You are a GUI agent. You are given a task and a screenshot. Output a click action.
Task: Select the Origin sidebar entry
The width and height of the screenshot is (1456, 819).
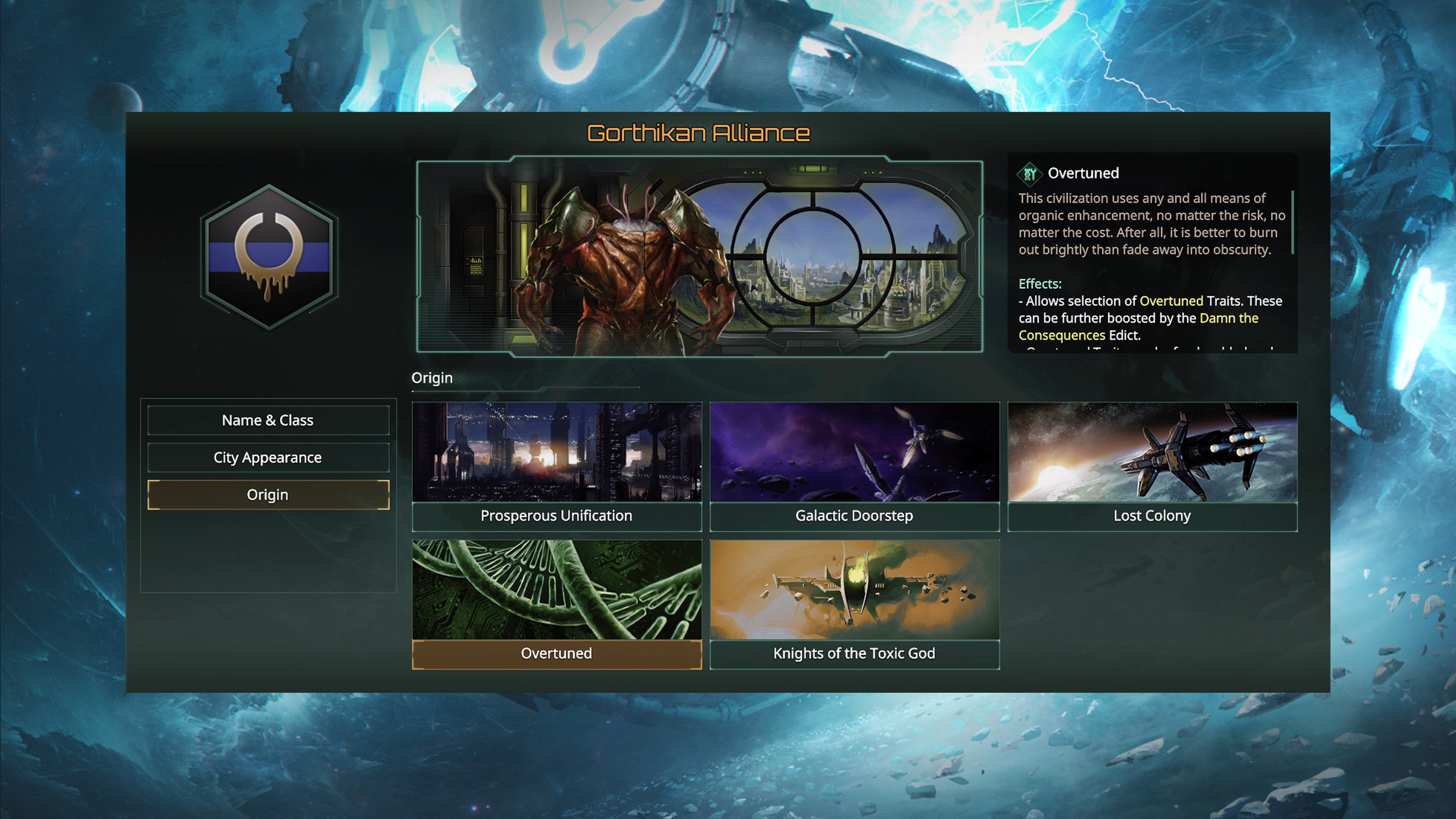coord(268,494)
